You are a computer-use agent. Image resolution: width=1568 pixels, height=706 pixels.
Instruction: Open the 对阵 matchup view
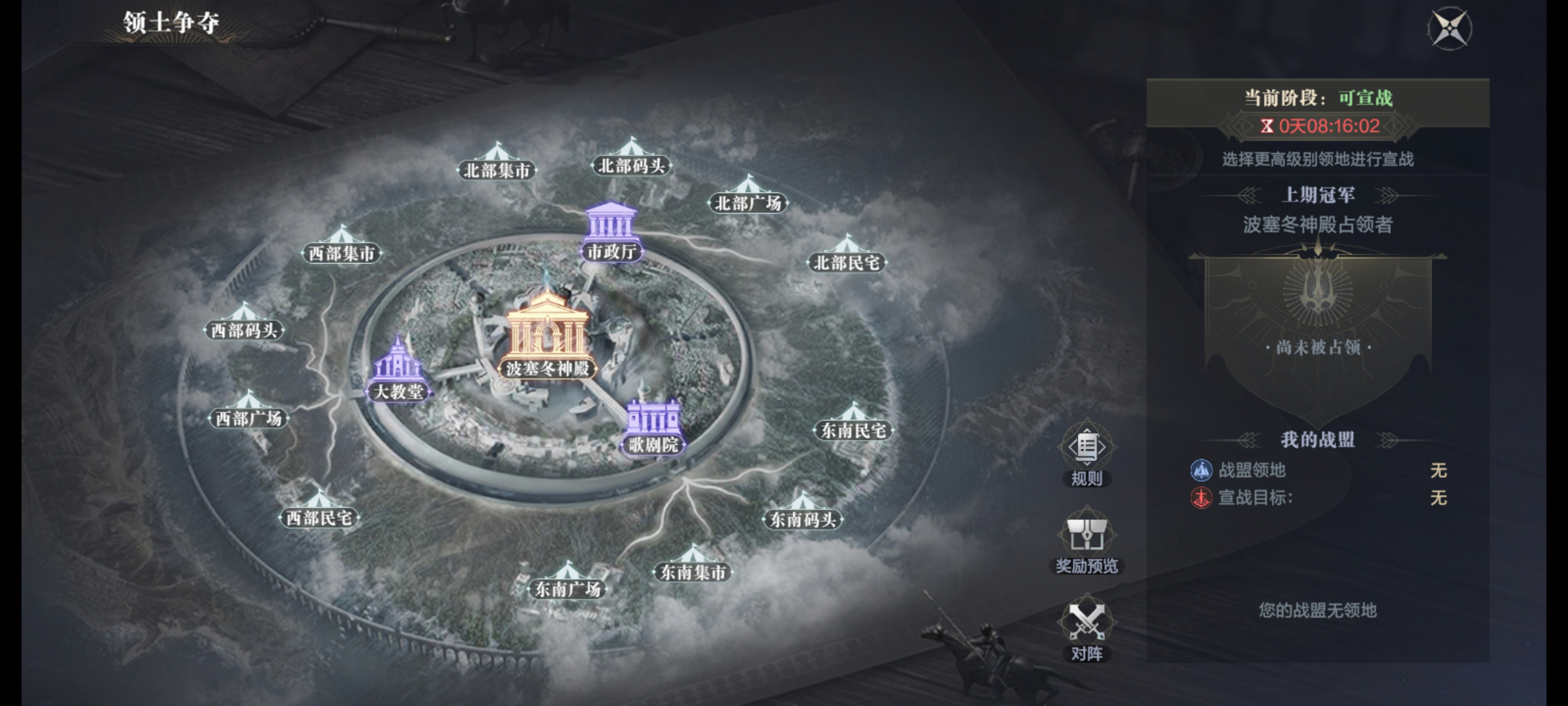(1086, 628)
